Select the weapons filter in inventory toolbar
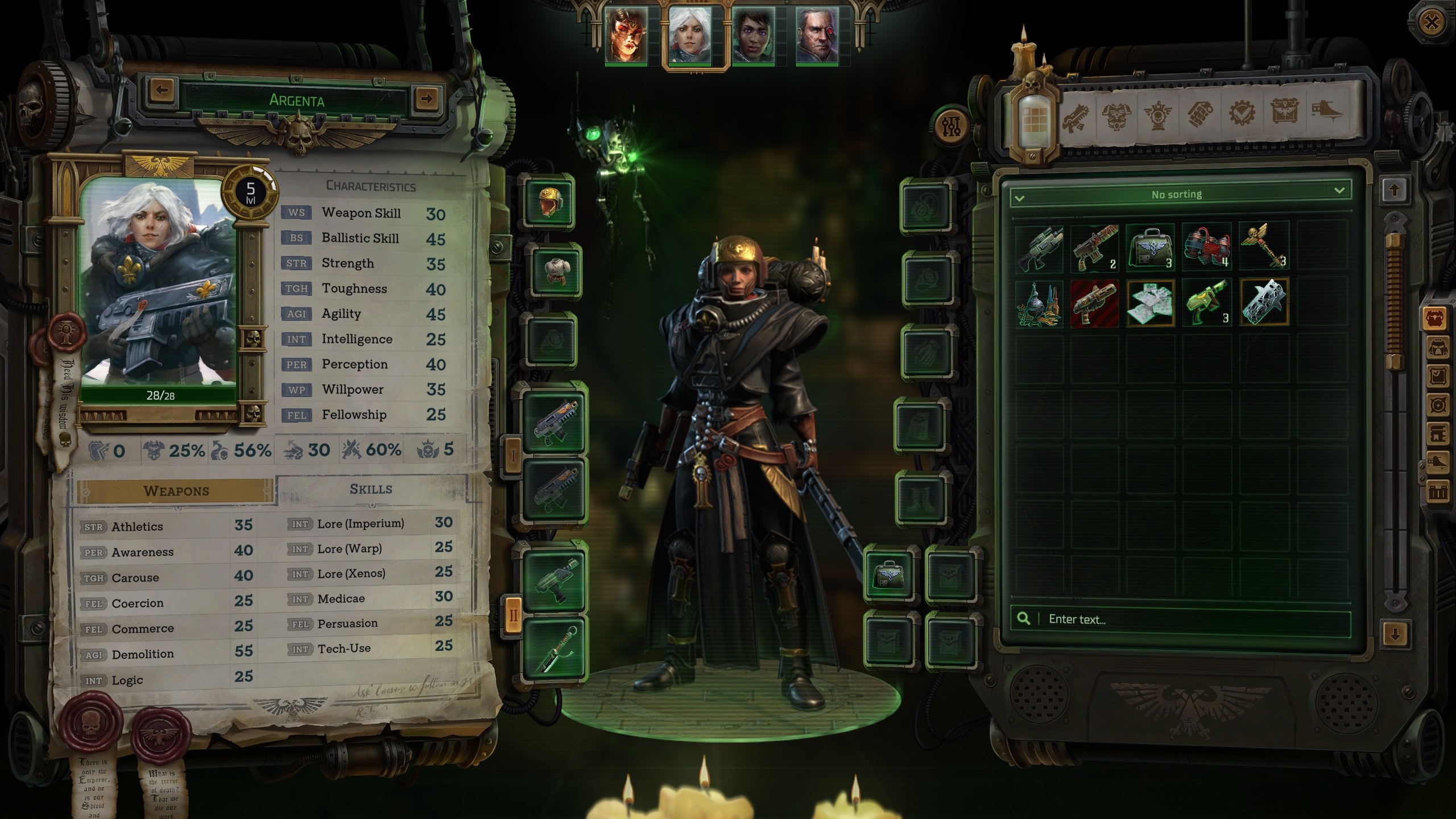This screenshot has width=1456, height=819. [x=1075, y=118]
